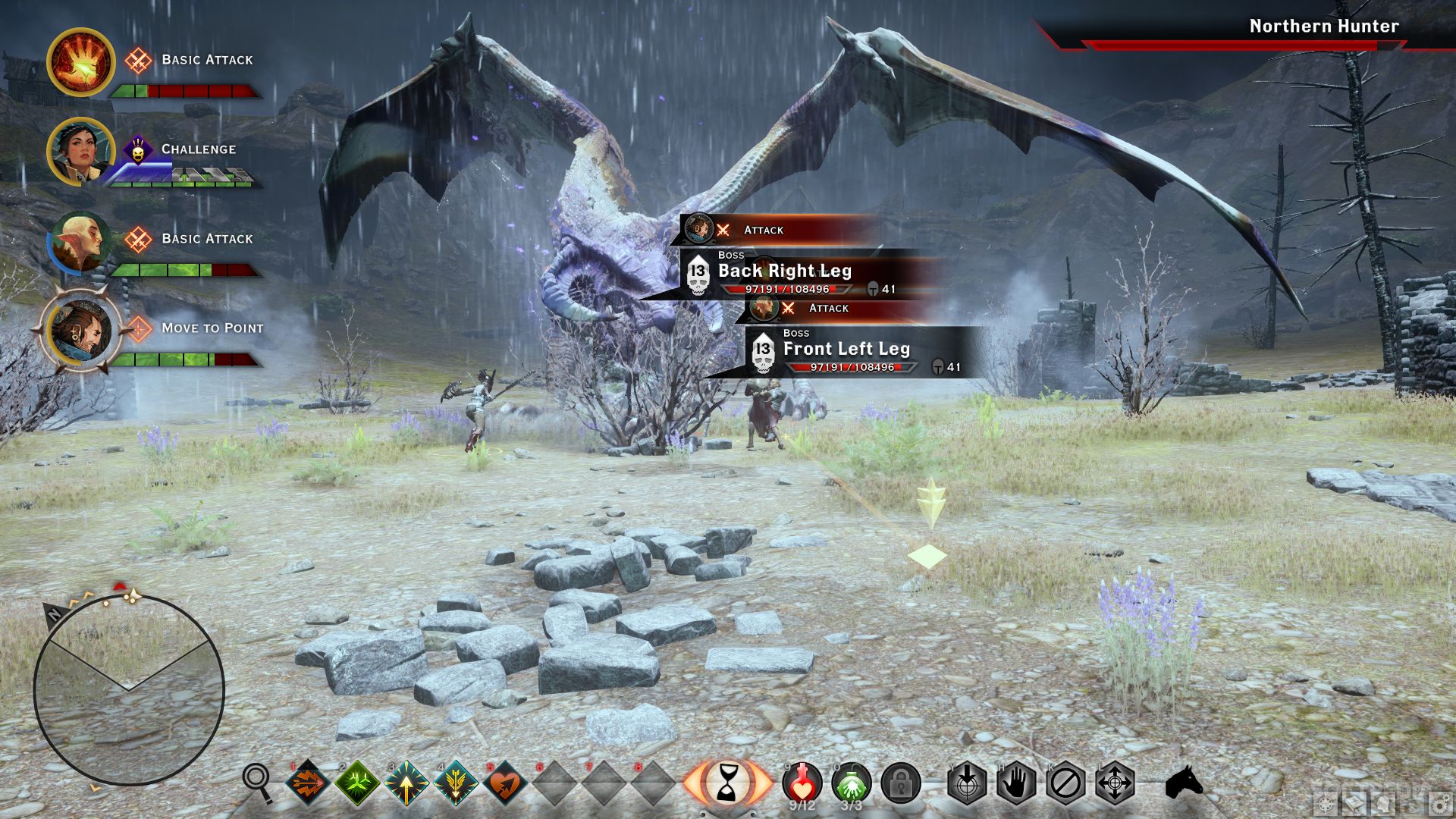Select Solas's bald elf portrait
This screenshot has width=1456, height=819.
79,242
